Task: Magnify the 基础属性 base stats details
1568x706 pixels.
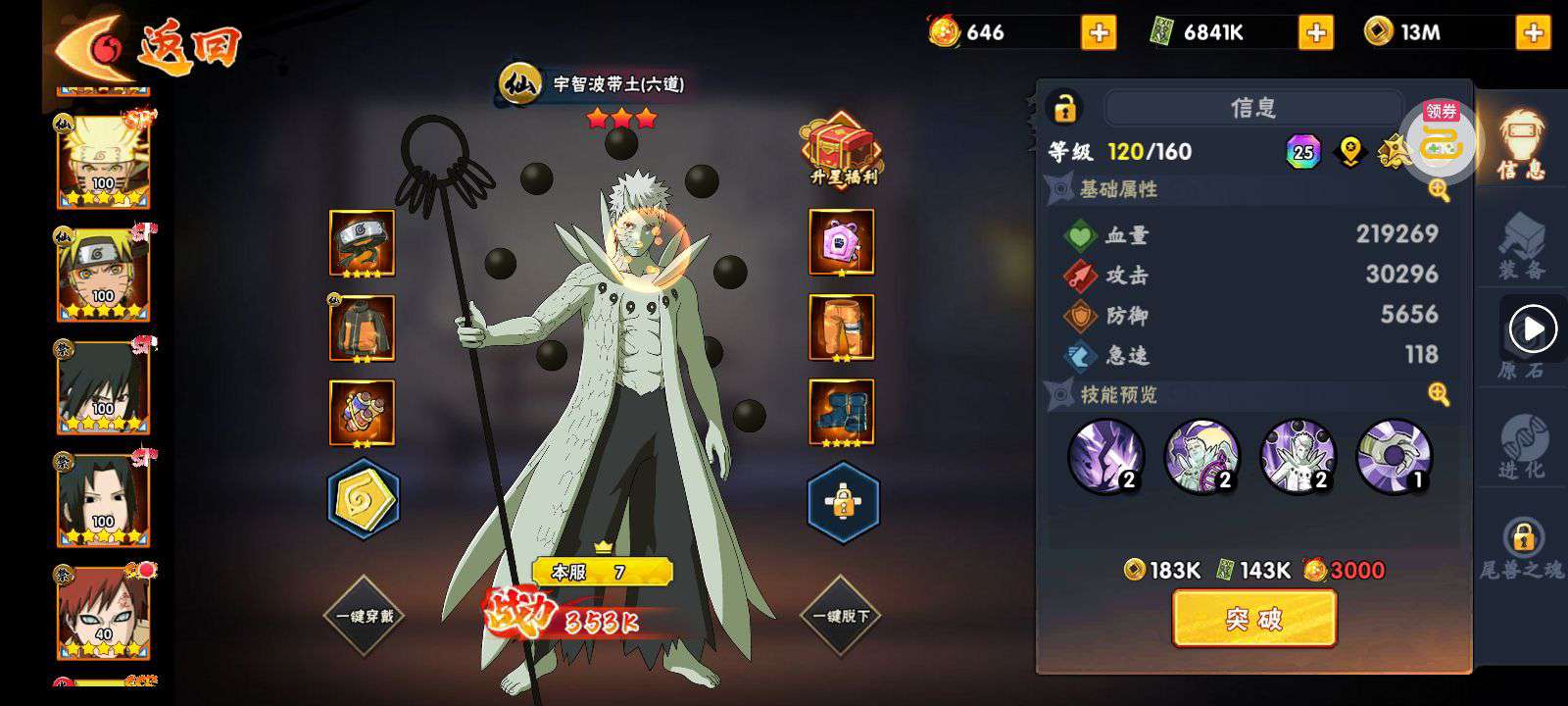Action: (x=1439, y=190)
